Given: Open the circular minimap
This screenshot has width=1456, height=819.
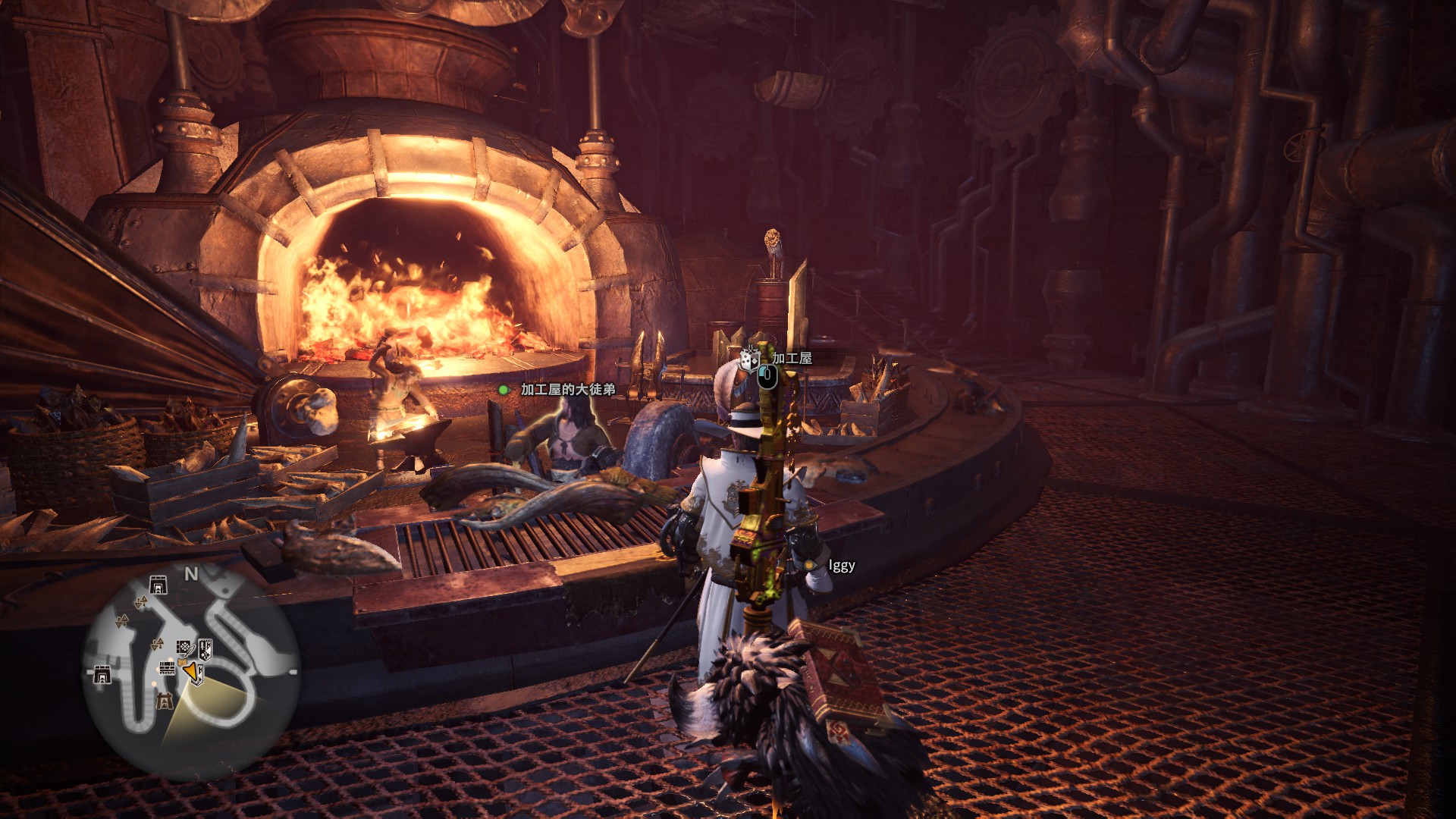Looking at the screenshot, I should click(x=190, y=671).
